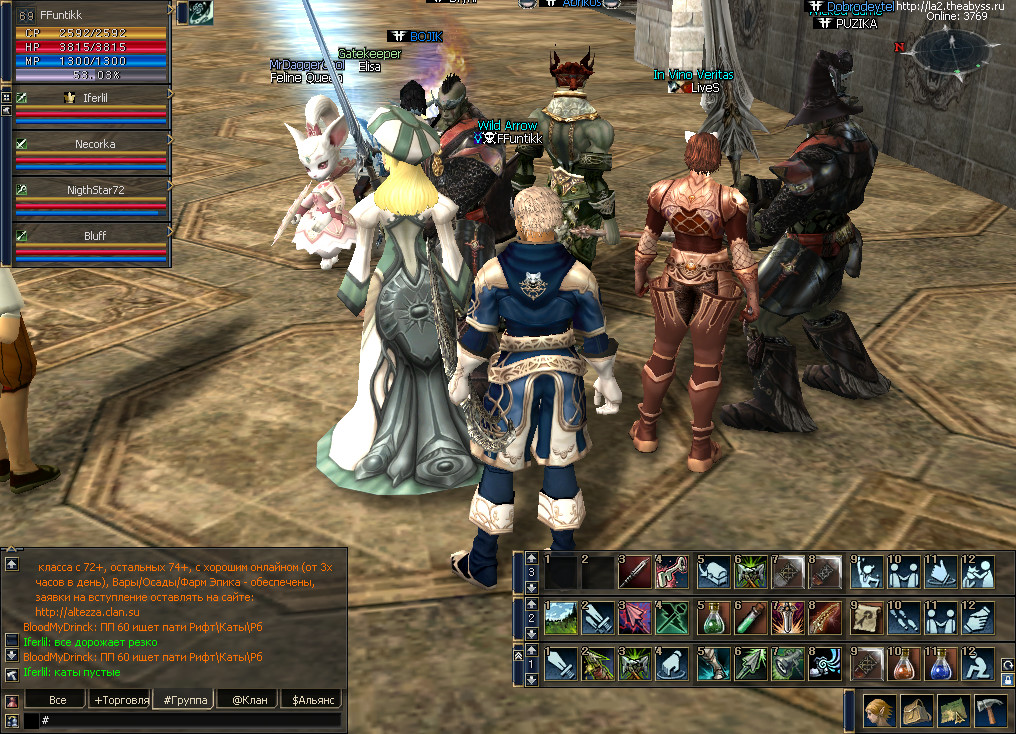Select NigthStar72 in the party list
Screen dimensions: 1016x734
[95, 189]
